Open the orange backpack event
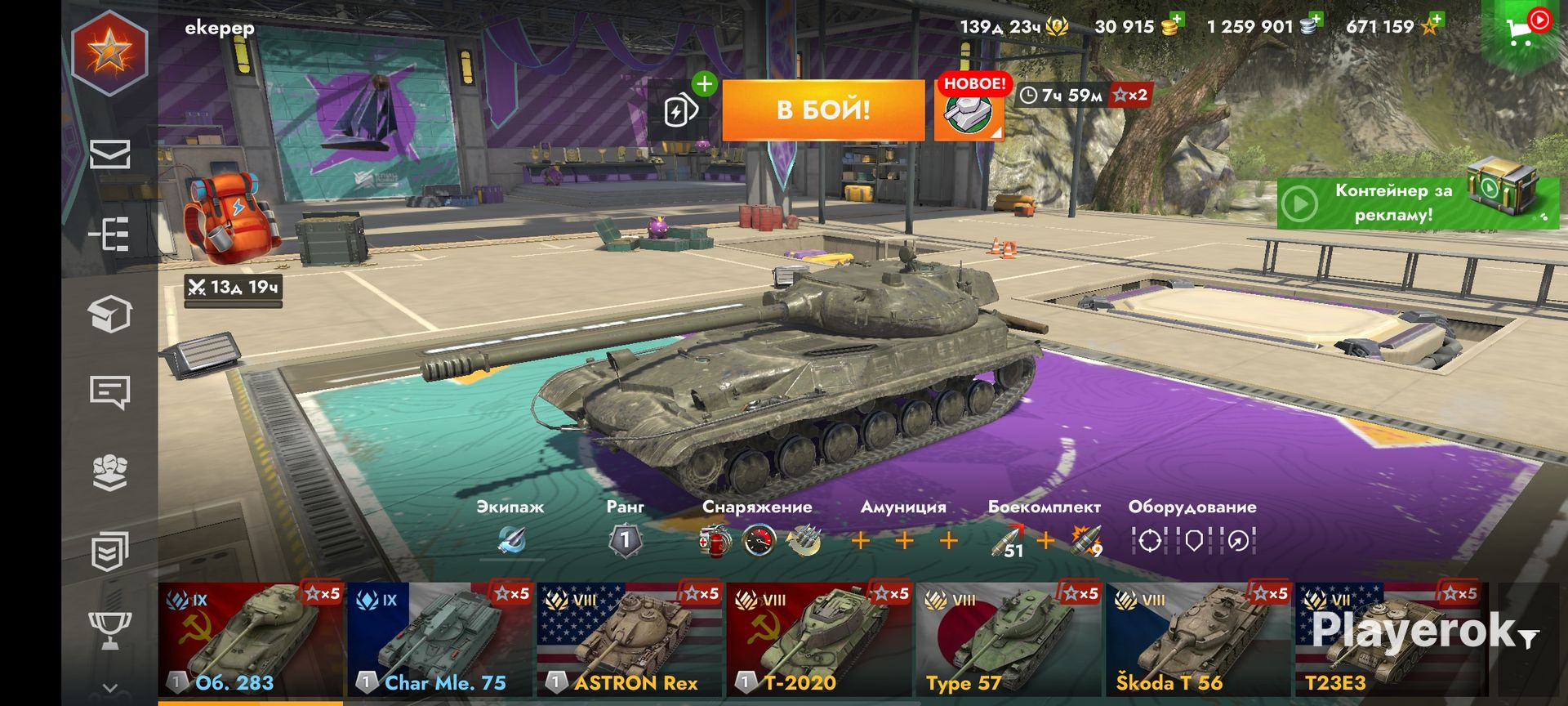 click(231, 217)
